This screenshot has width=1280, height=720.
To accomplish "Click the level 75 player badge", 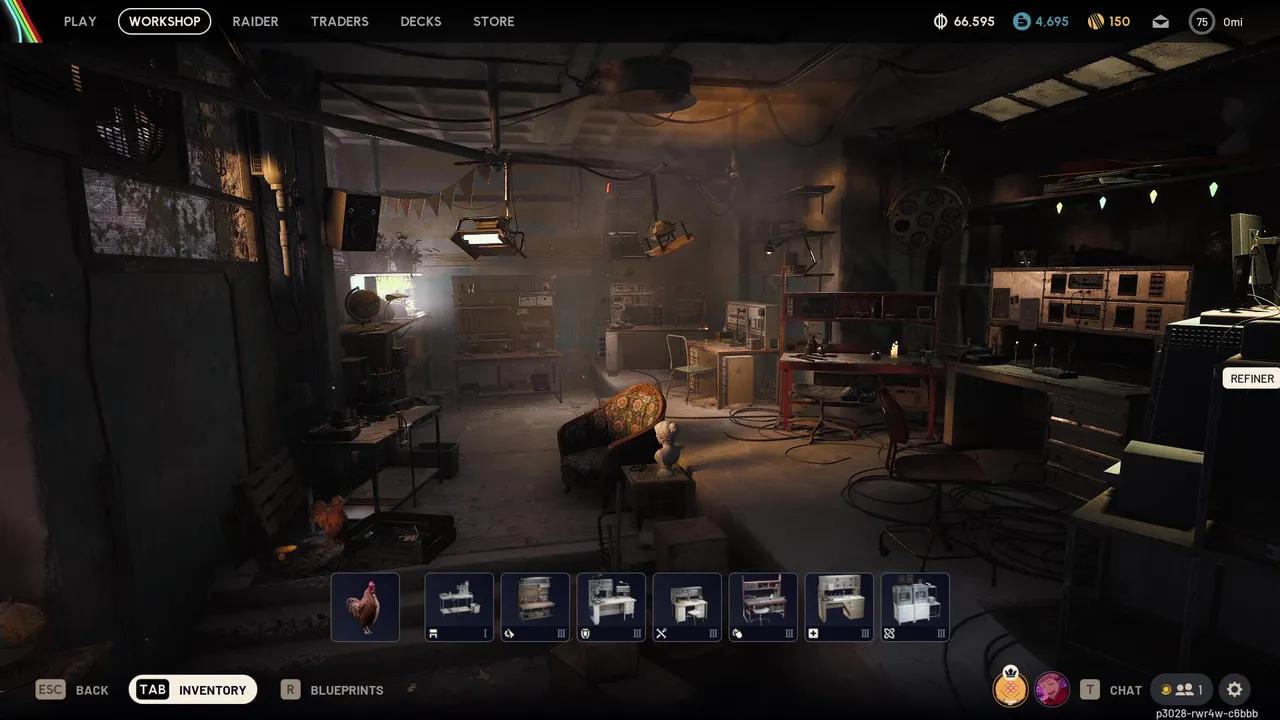I will coord(1201,21).
